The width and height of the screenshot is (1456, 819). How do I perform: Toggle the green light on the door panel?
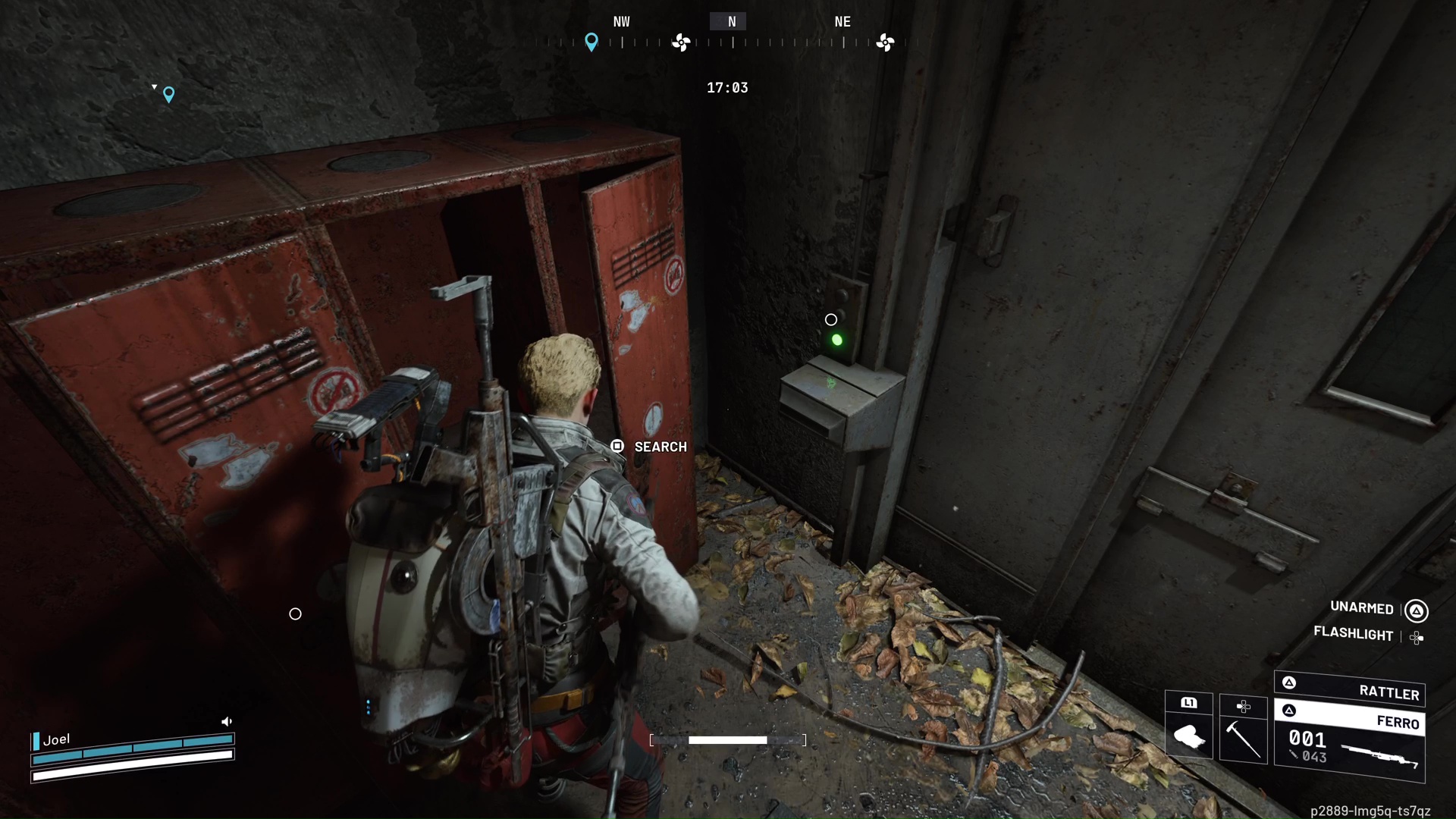click(837, 340)
